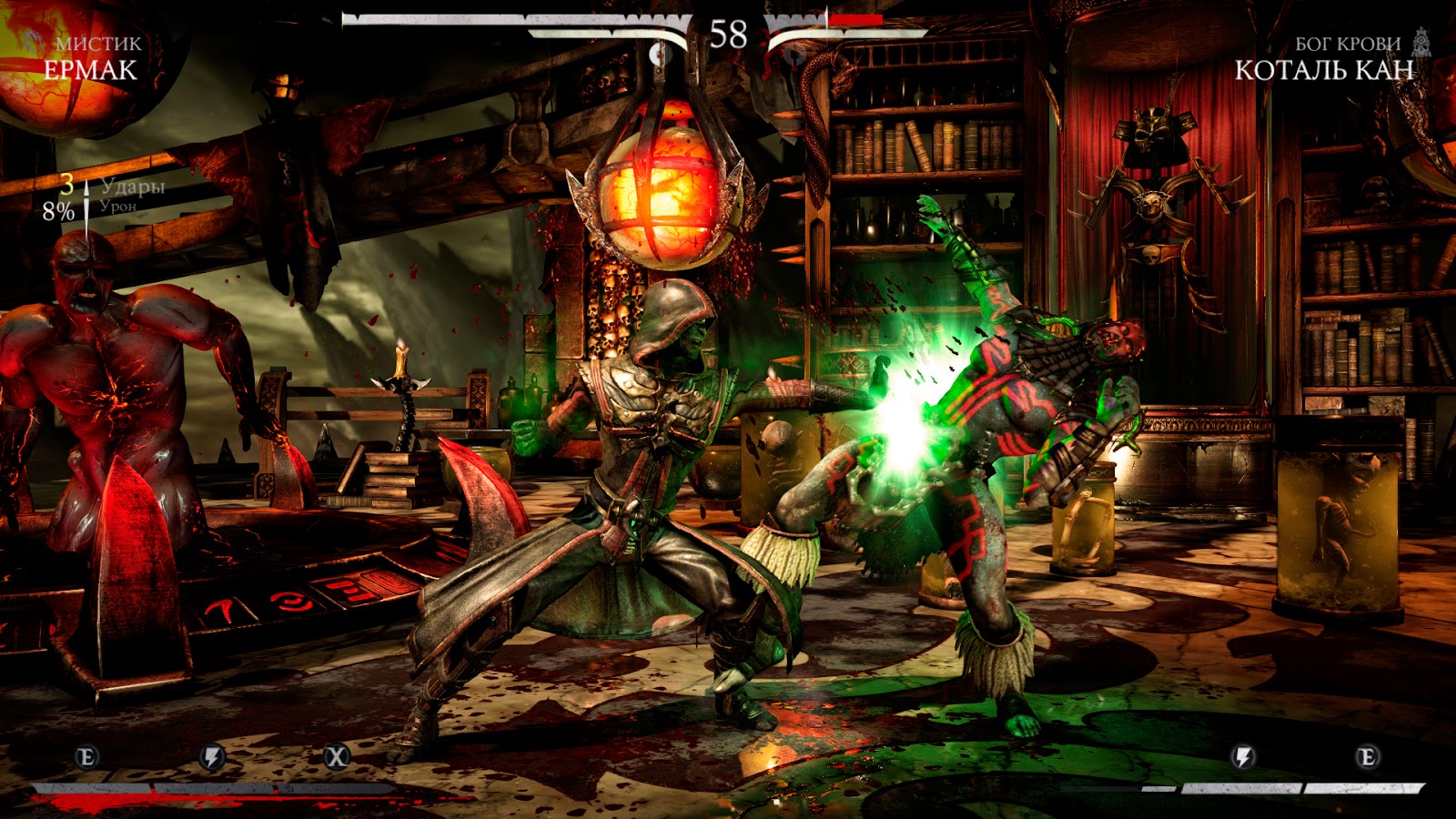
Task: Activate Ermac's X-Ray meter icon
Action: (x=337, y=756)
